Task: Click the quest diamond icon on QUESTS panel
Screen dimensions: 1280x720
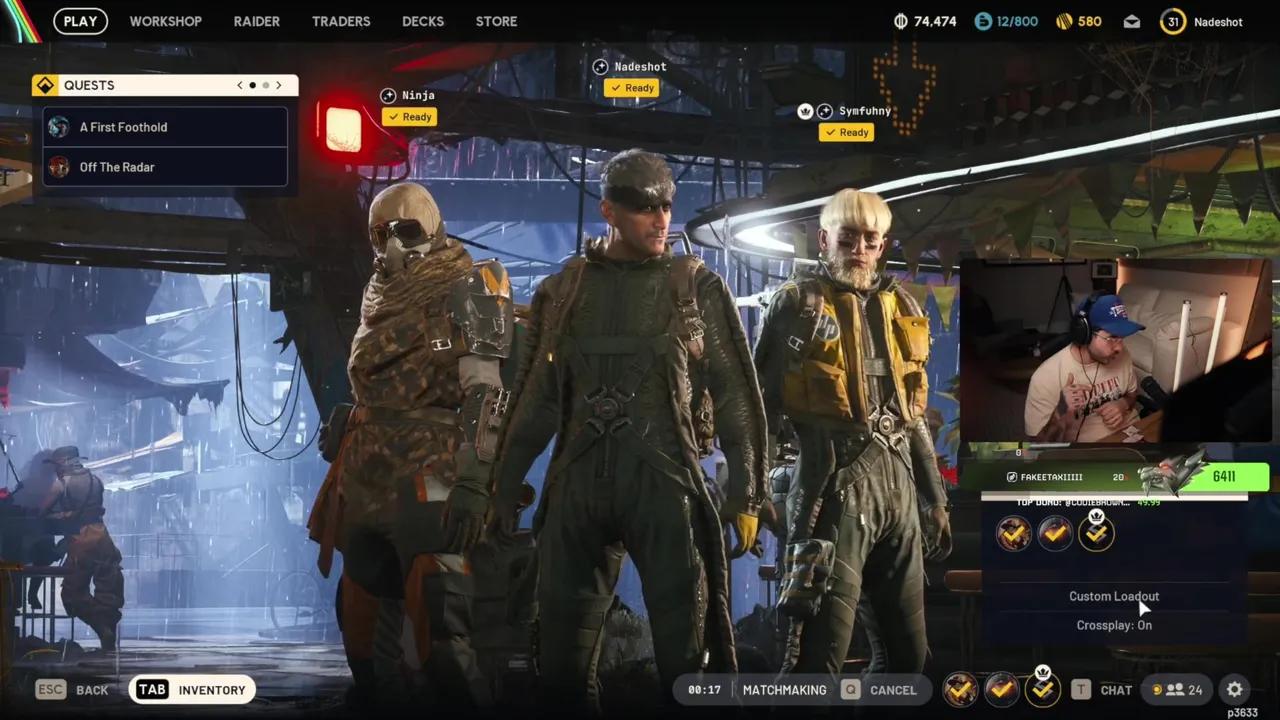Action: (x=45, y=85)
